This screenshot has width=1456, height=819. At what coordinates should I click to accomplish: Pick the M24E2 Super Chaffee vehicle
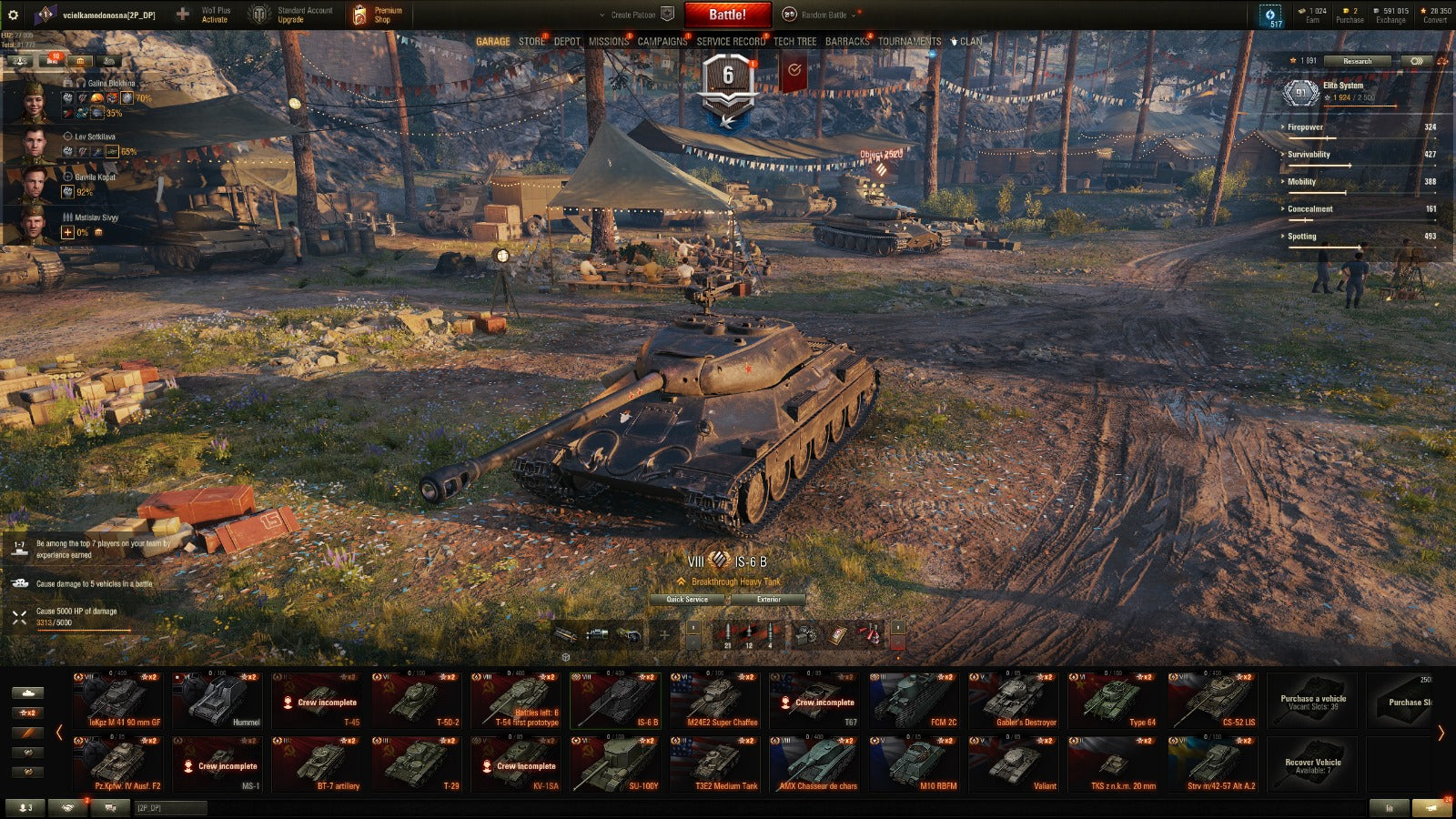[x=715, y=700]
